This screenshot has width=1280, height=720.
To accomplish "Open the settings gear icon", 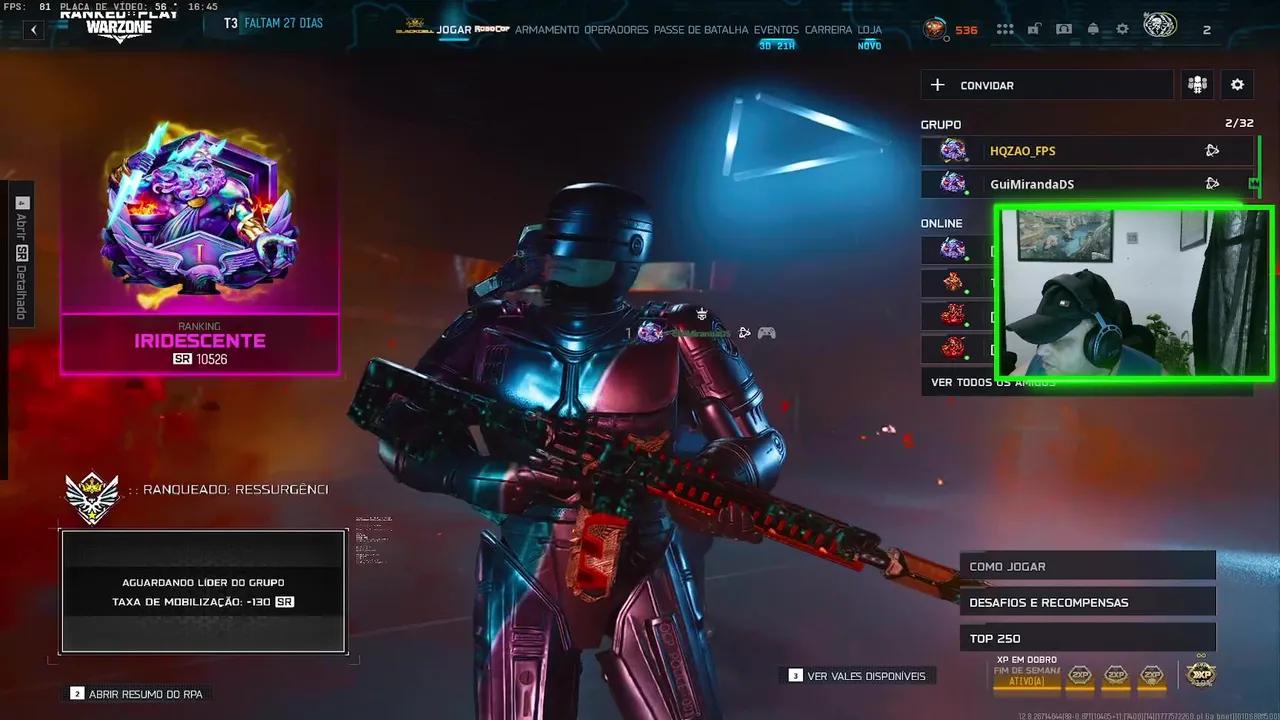I will tap(1122, 29).
